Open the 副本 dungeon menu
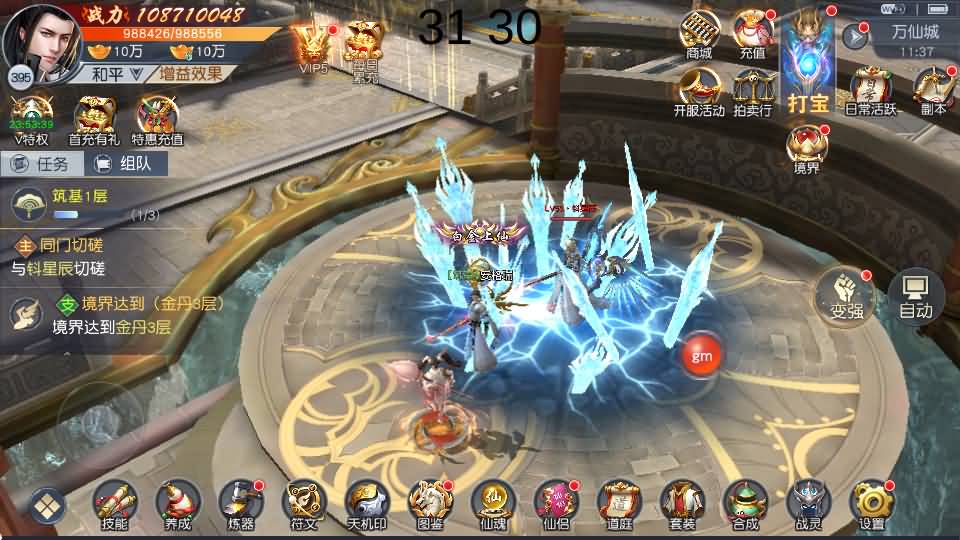 tap(932, 92)
